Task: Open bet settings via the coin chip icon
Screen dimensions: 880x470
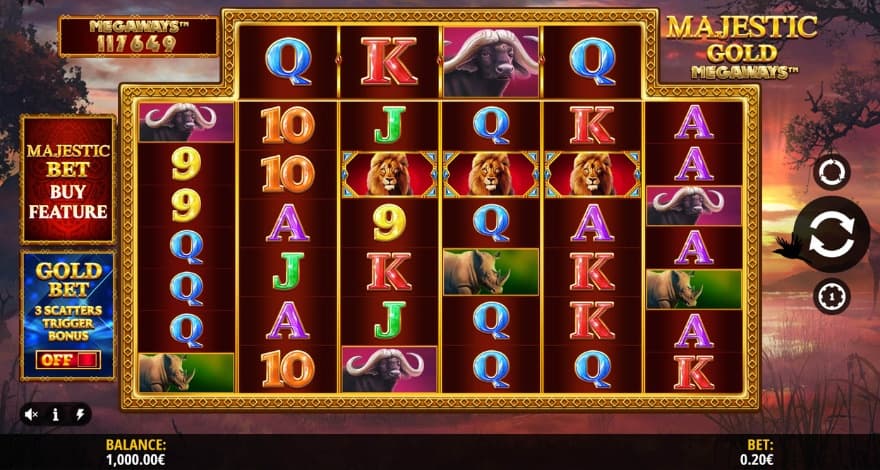Action: coord(831,296)
